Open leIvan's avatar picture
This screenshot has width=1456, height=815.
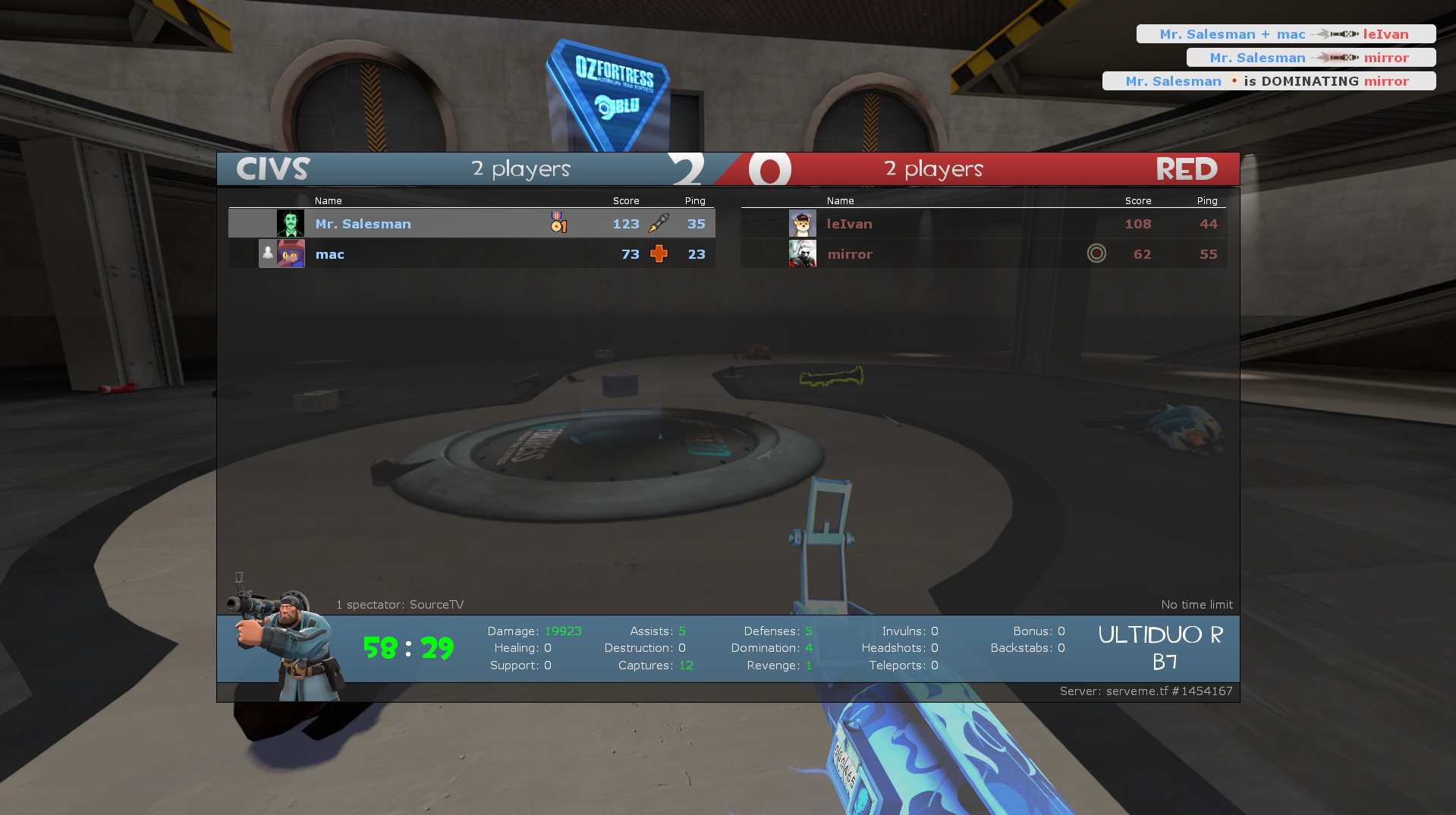pyautogui.click(x=802, y=224)
